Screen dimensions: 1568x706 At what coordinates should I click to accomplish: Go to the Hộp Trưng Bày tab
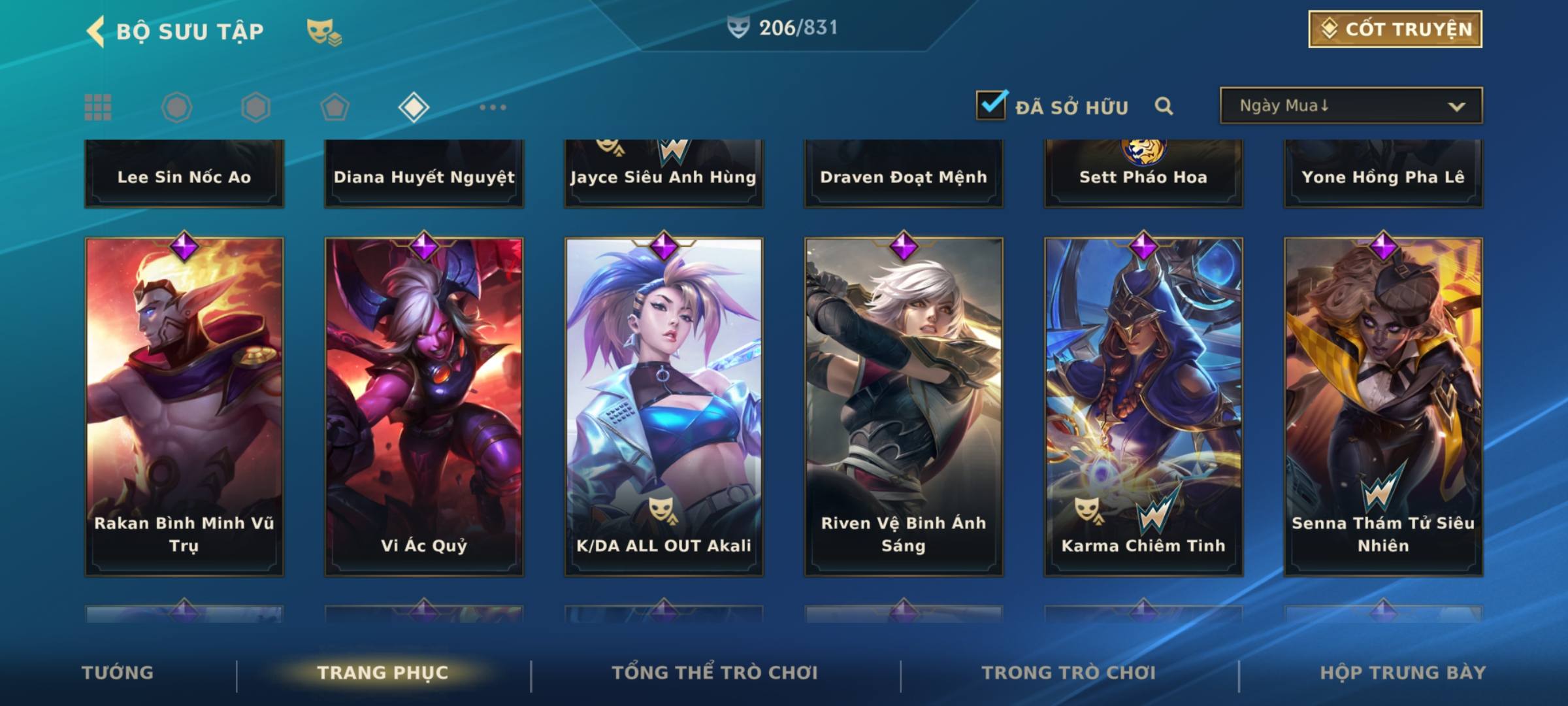pos(1403,673)
